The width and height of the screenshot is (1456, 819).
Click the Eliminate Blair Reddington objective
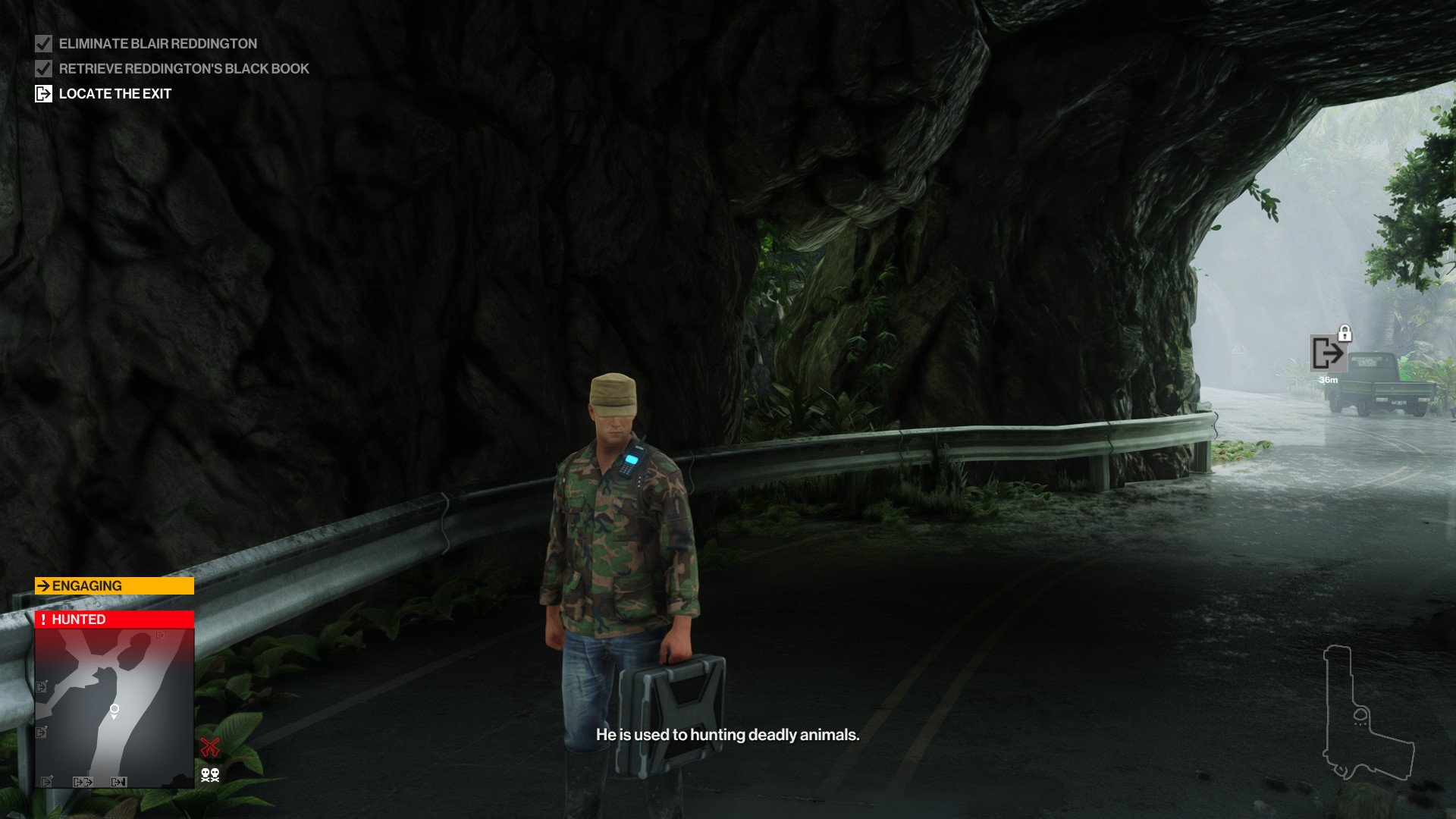157,44
